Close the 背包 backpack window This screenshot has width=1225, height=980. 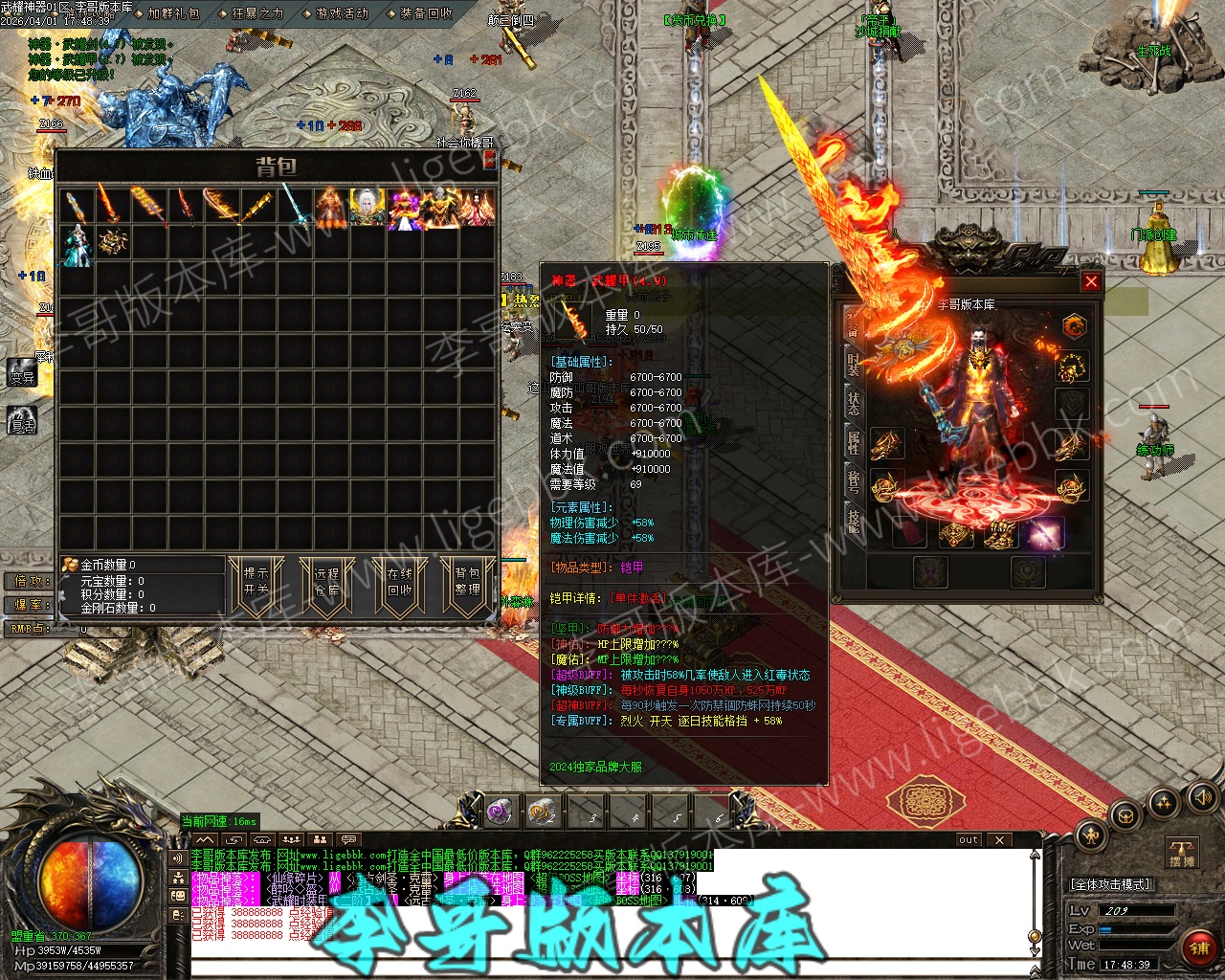[x=490, y=160]
